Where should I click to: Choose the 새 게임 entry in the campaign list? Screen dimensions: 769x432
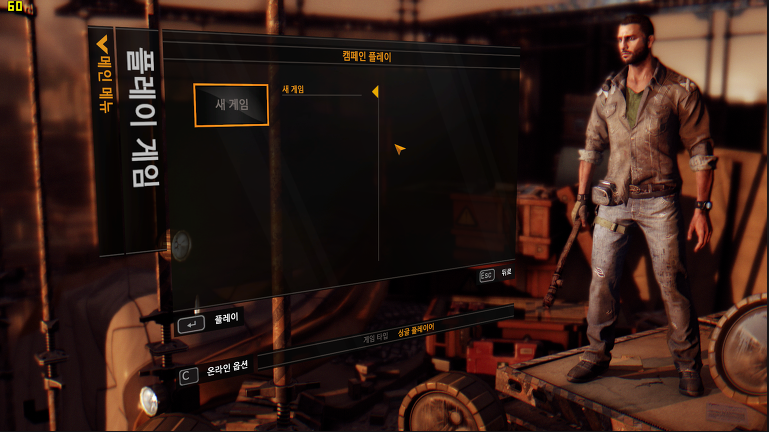(x=294, y=90)
